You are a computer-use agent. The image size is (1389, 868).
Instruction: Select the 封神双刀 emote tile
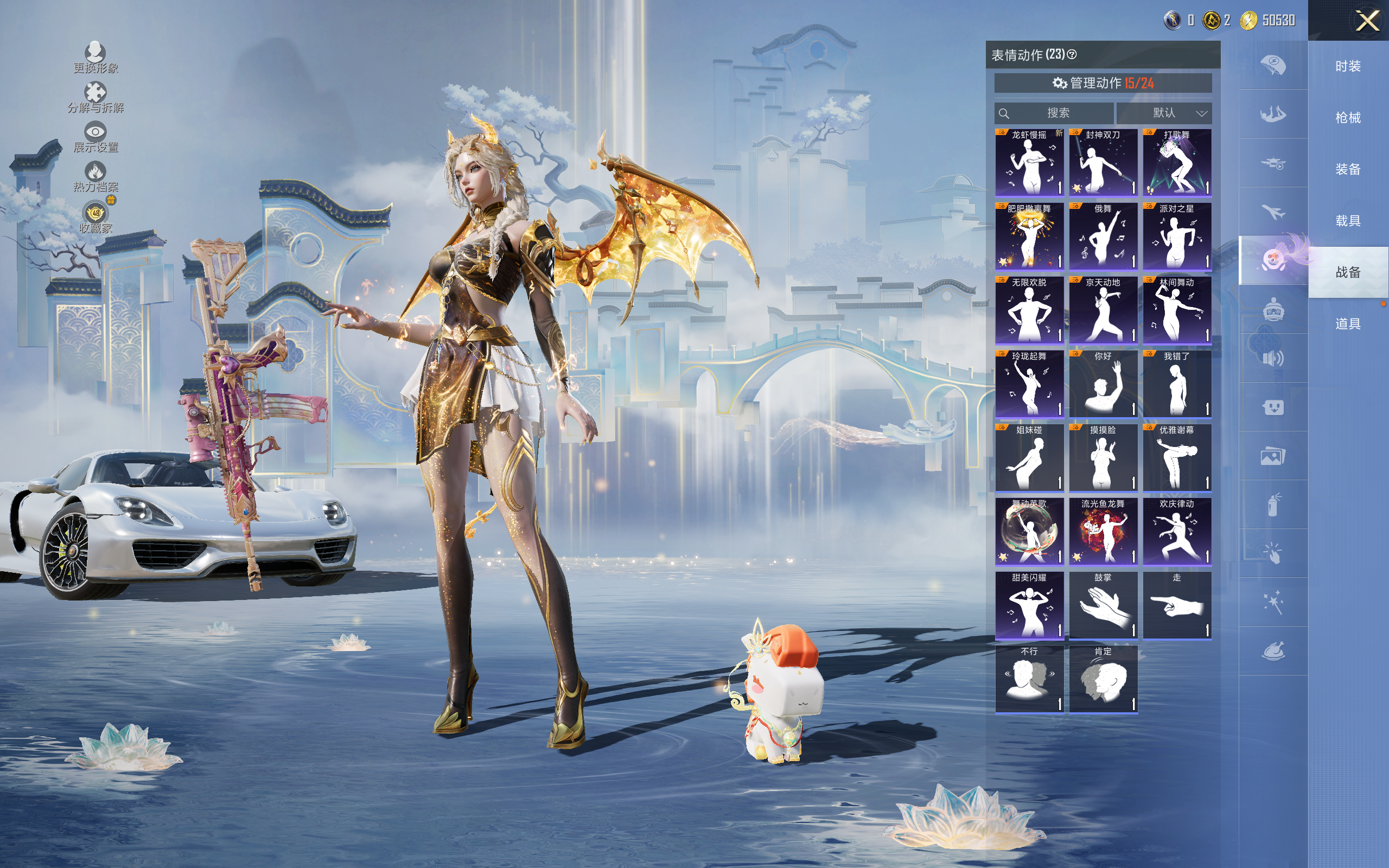click(1103, 162)
